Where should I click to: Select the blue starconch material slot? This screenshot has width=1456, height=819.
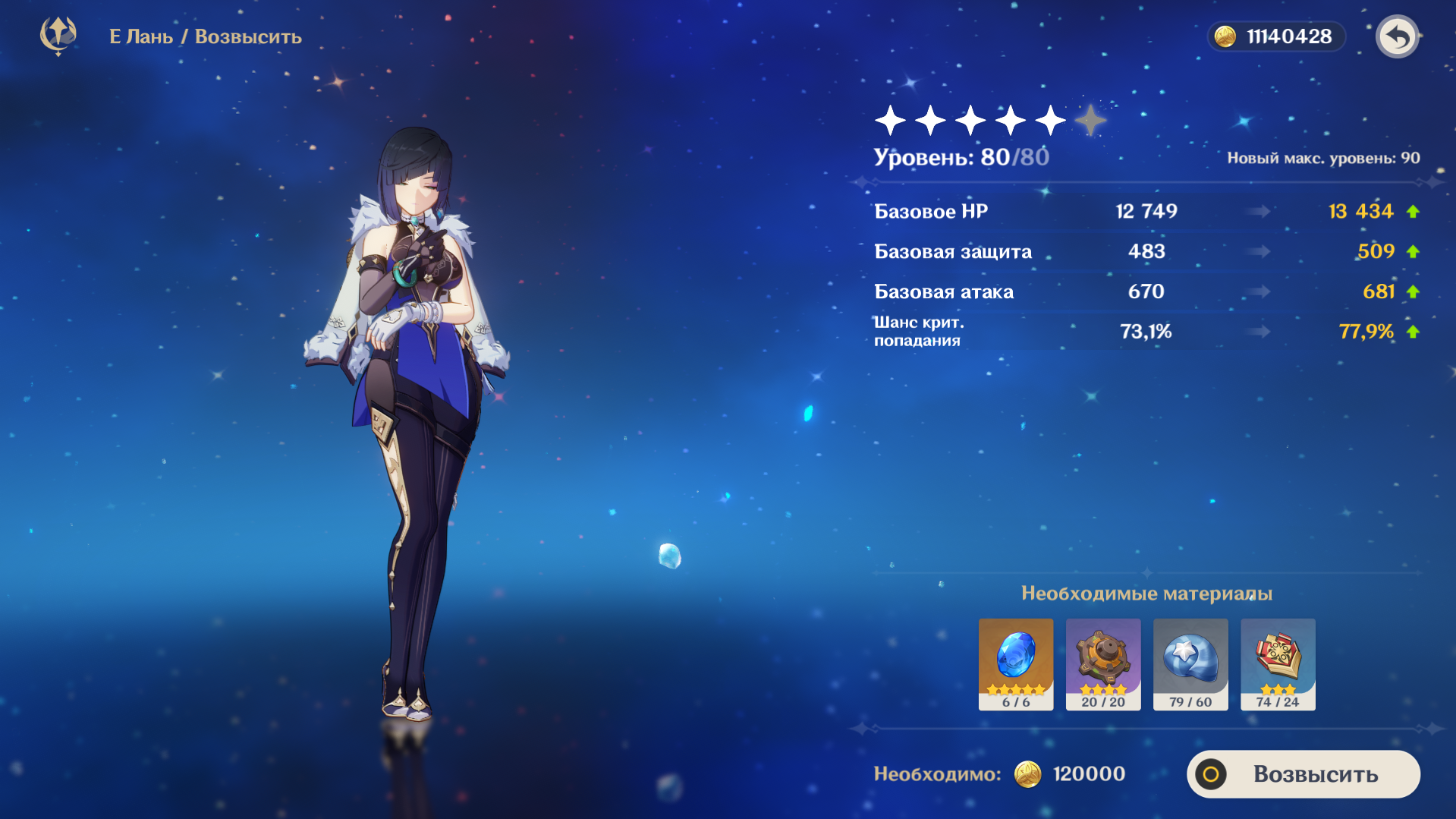pyautogui.click(x=1190, y=663)
